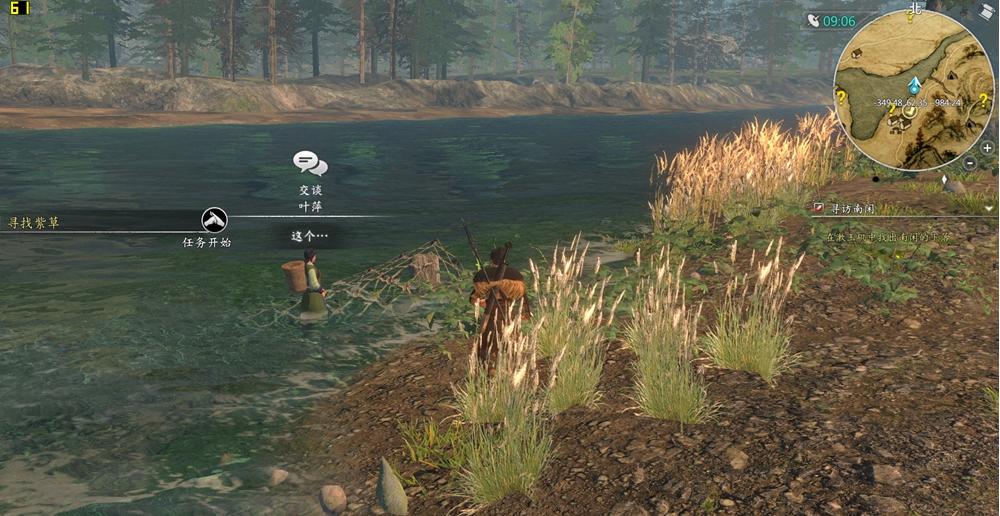
Task: Zoom out the minimap with minus button
Action: 972,162
